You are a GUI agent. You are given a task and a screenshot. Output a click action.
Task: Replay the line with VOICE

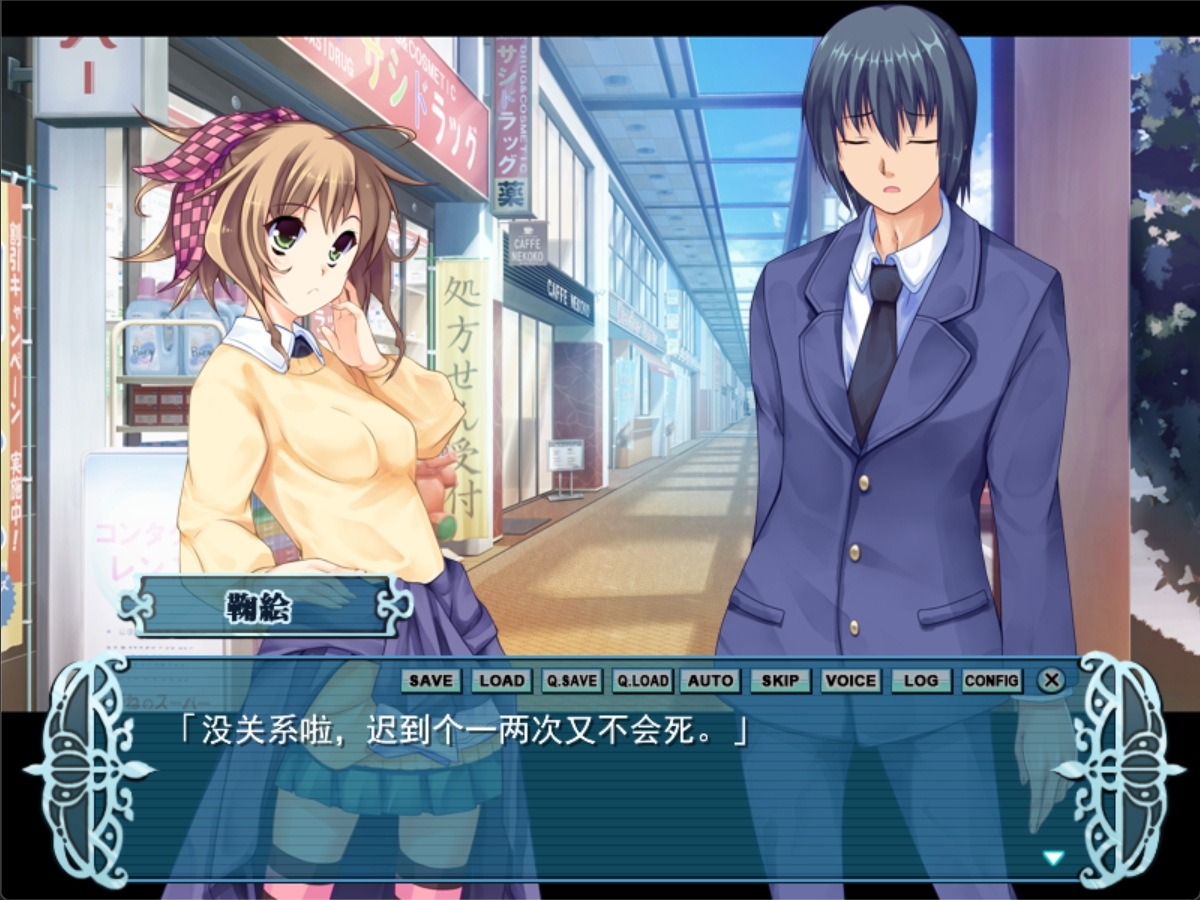pos(851,681)
